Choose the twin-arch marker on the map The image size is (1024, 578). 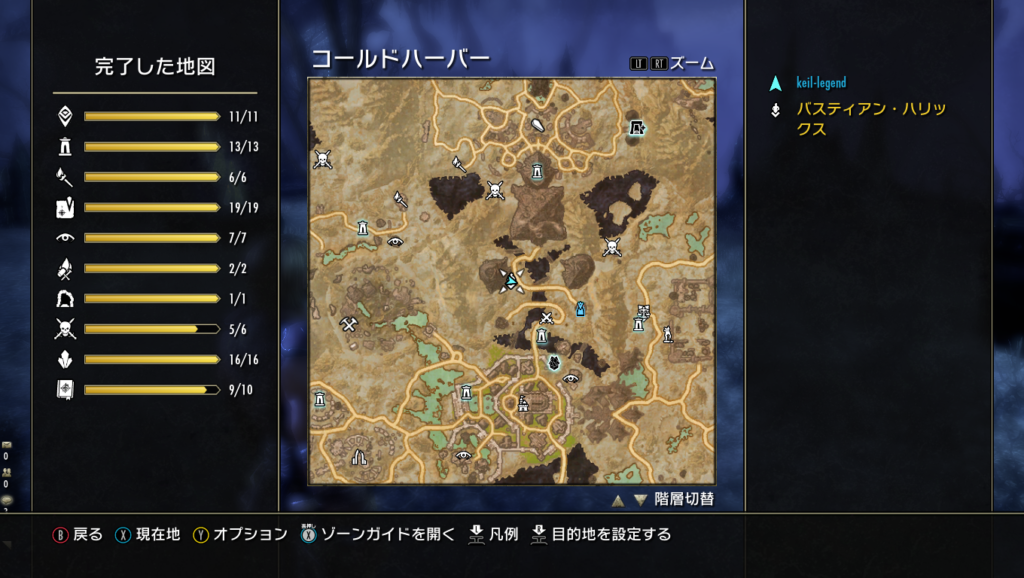coord(359,457)
